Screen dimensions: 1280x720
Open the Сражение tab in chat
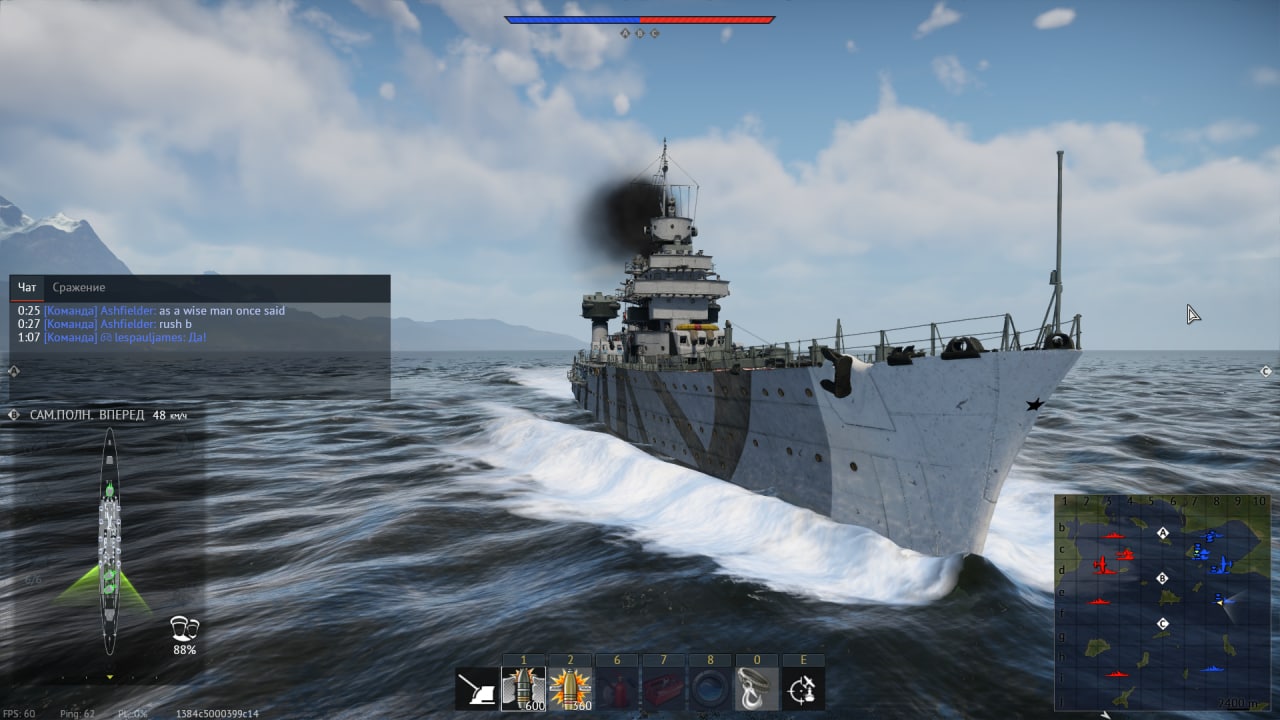point(78,288)
